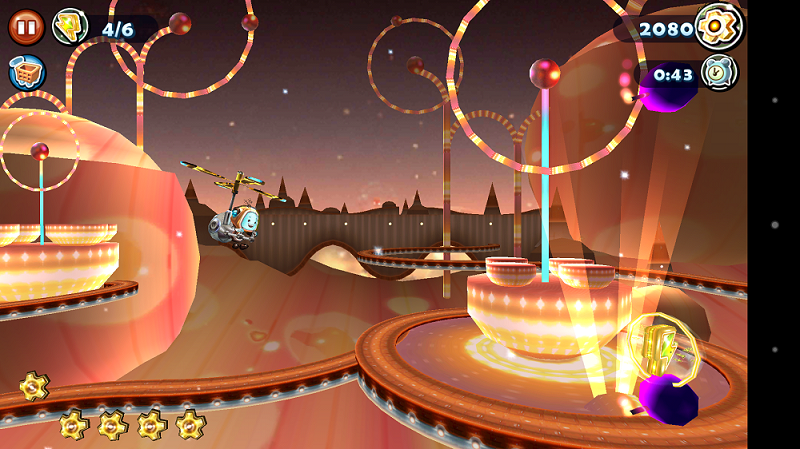Image resolution: width=800 pixels, height=449 pixels.
Task: Pause the game with the red button
Action: point(26,27)
